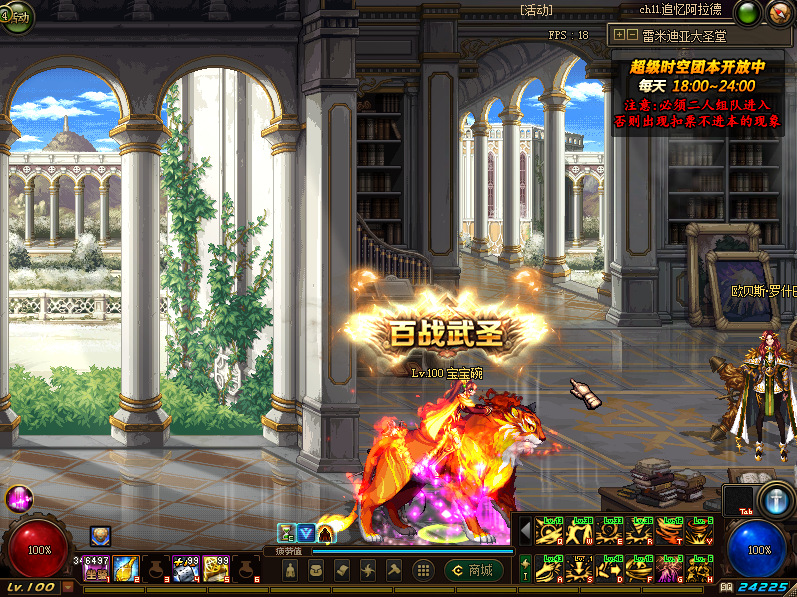This screenshot has width=797, height=597.
Task: Activate the D arrow dash skill icon
Action: click(609, 570)
